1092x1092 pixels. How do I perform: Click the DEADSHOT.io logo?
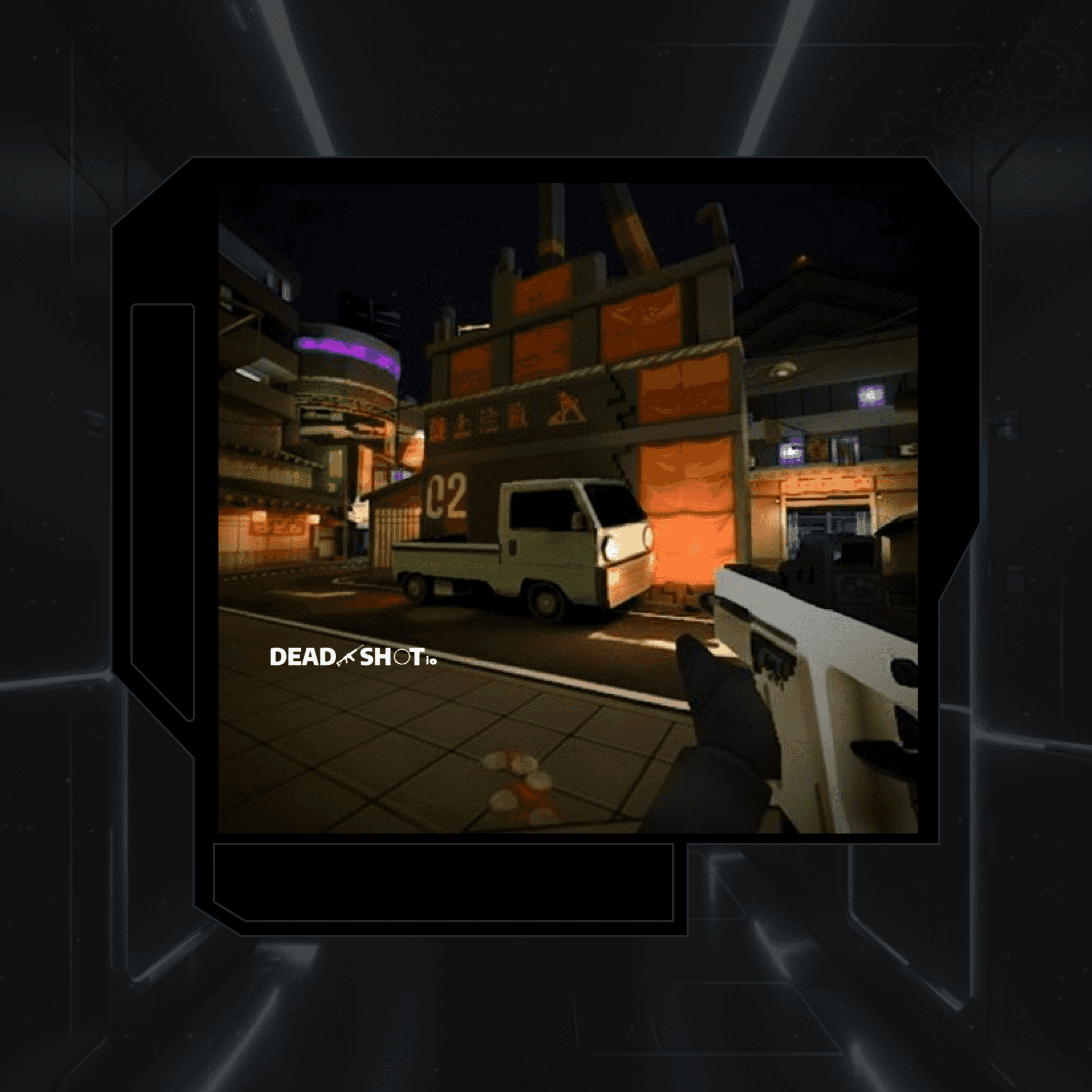(x=353, y=657)
